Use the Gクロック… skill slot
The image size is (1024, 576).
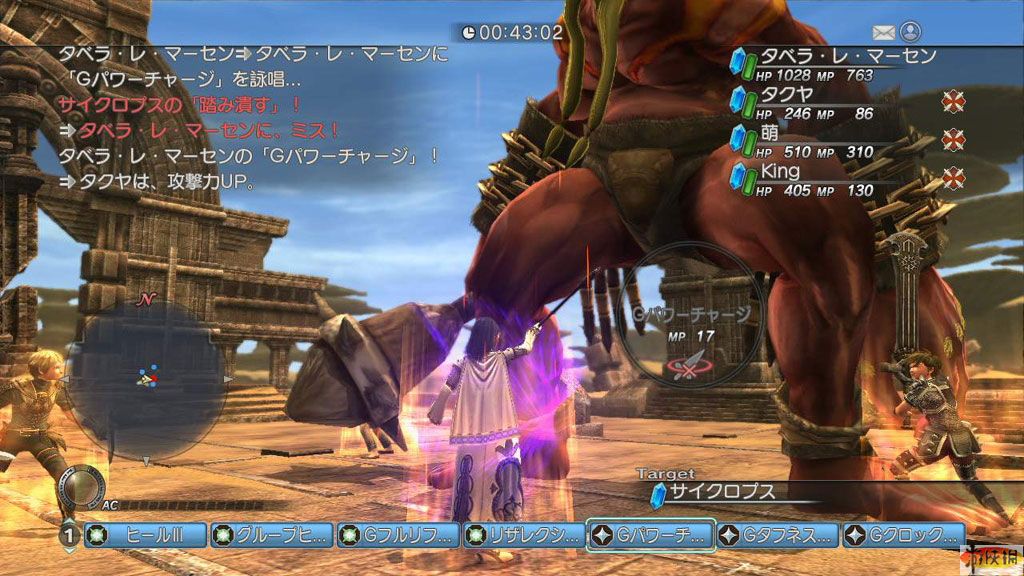903,535
